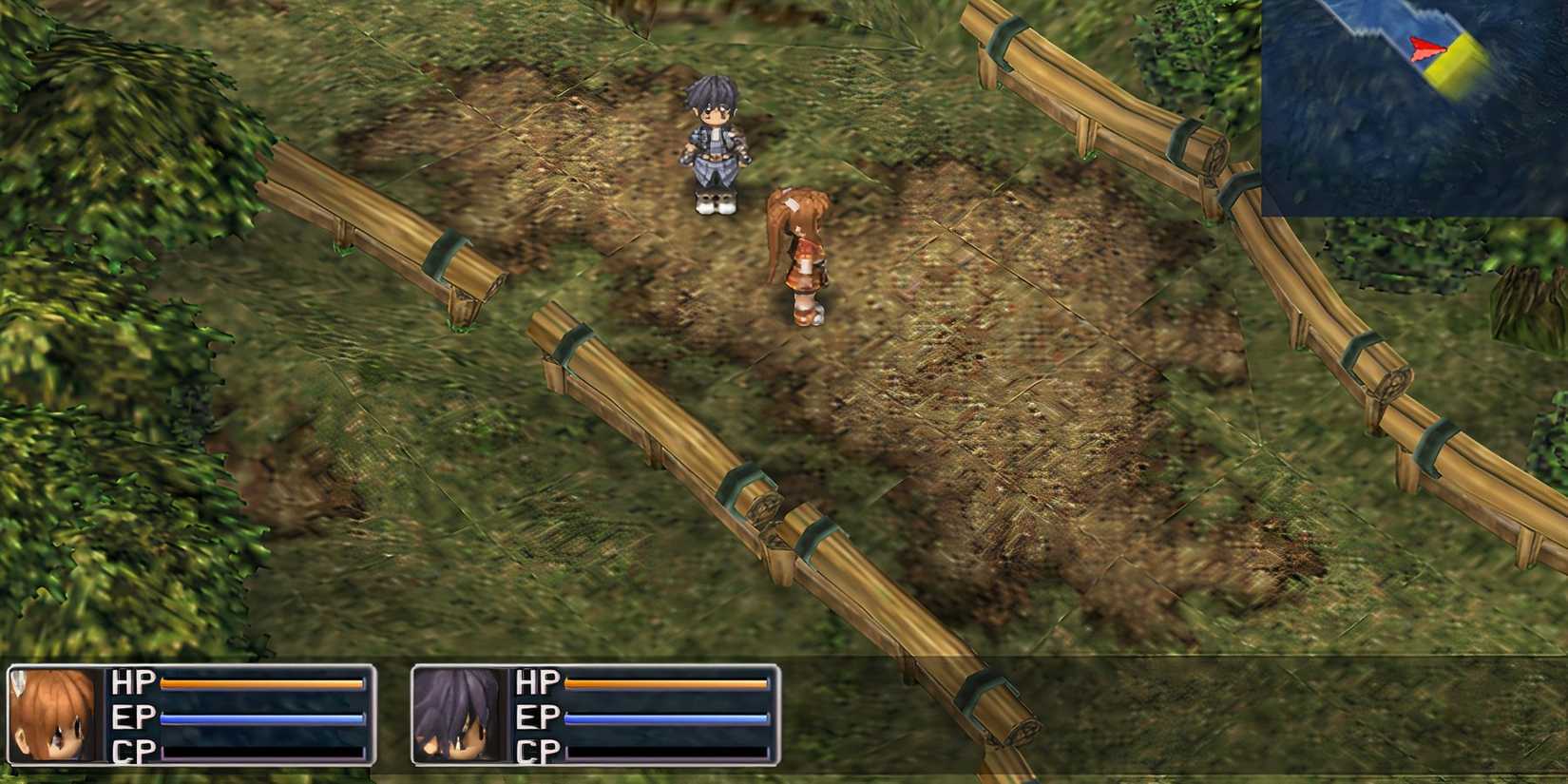Click Joshua's blue EP bar

click(x=665, y=718)
